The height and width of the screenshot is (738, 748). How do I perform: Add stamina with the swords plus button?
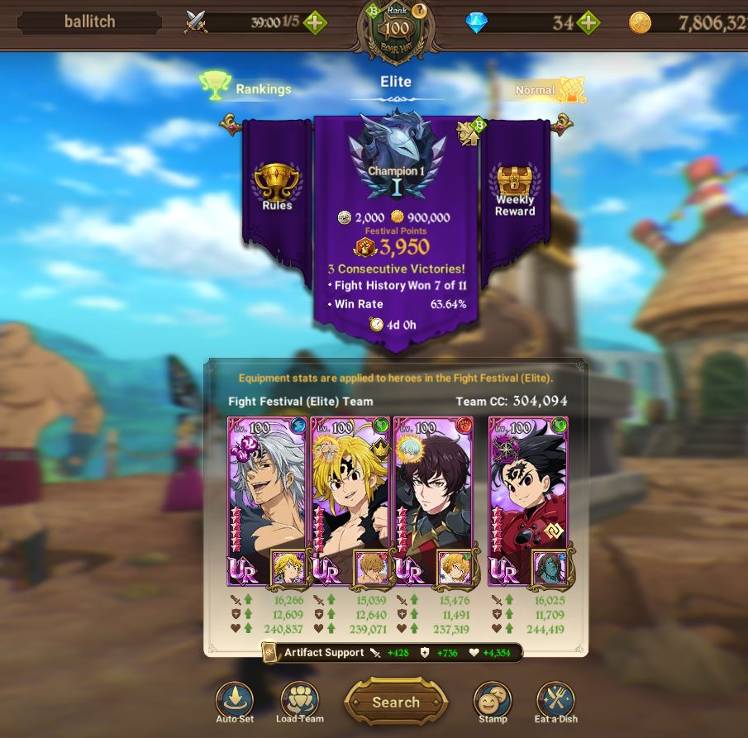point(314,22)
